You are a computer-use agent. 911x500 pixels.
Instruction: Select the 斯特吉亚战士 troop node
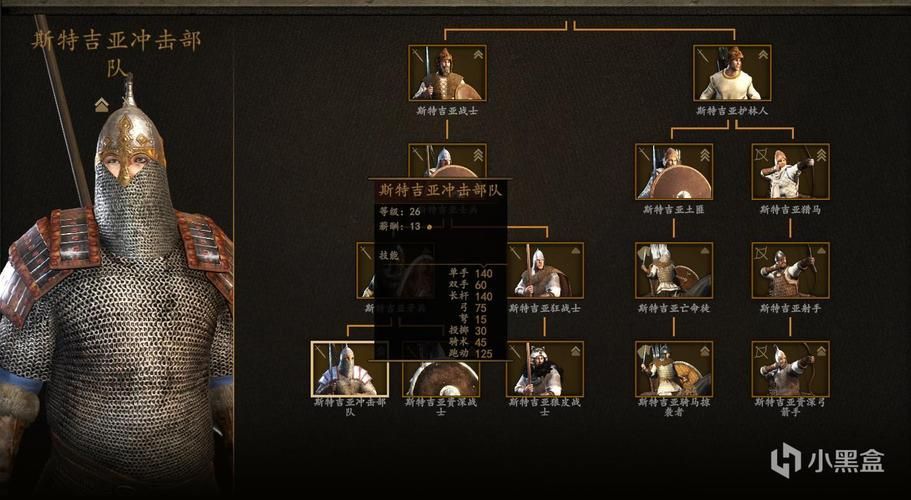447,73
